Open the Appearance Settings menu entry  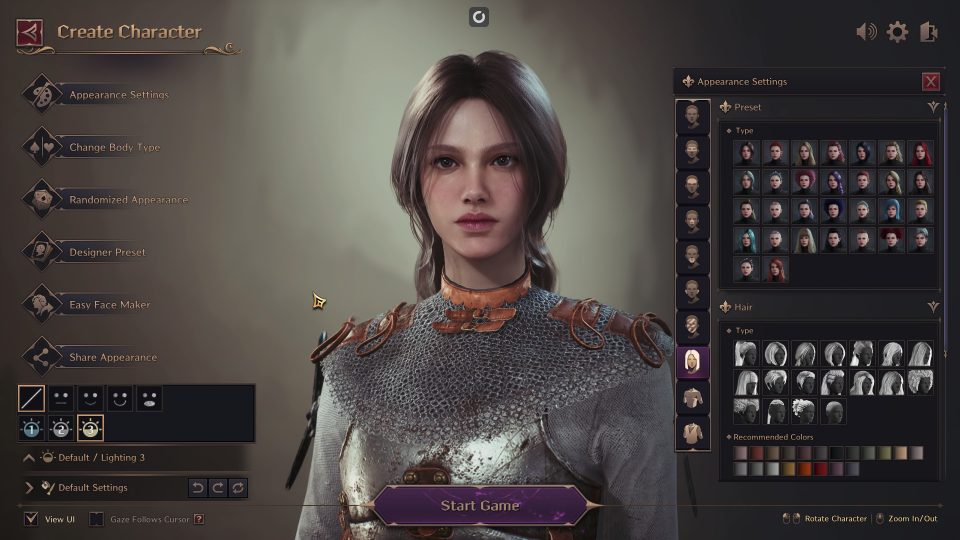118,95
